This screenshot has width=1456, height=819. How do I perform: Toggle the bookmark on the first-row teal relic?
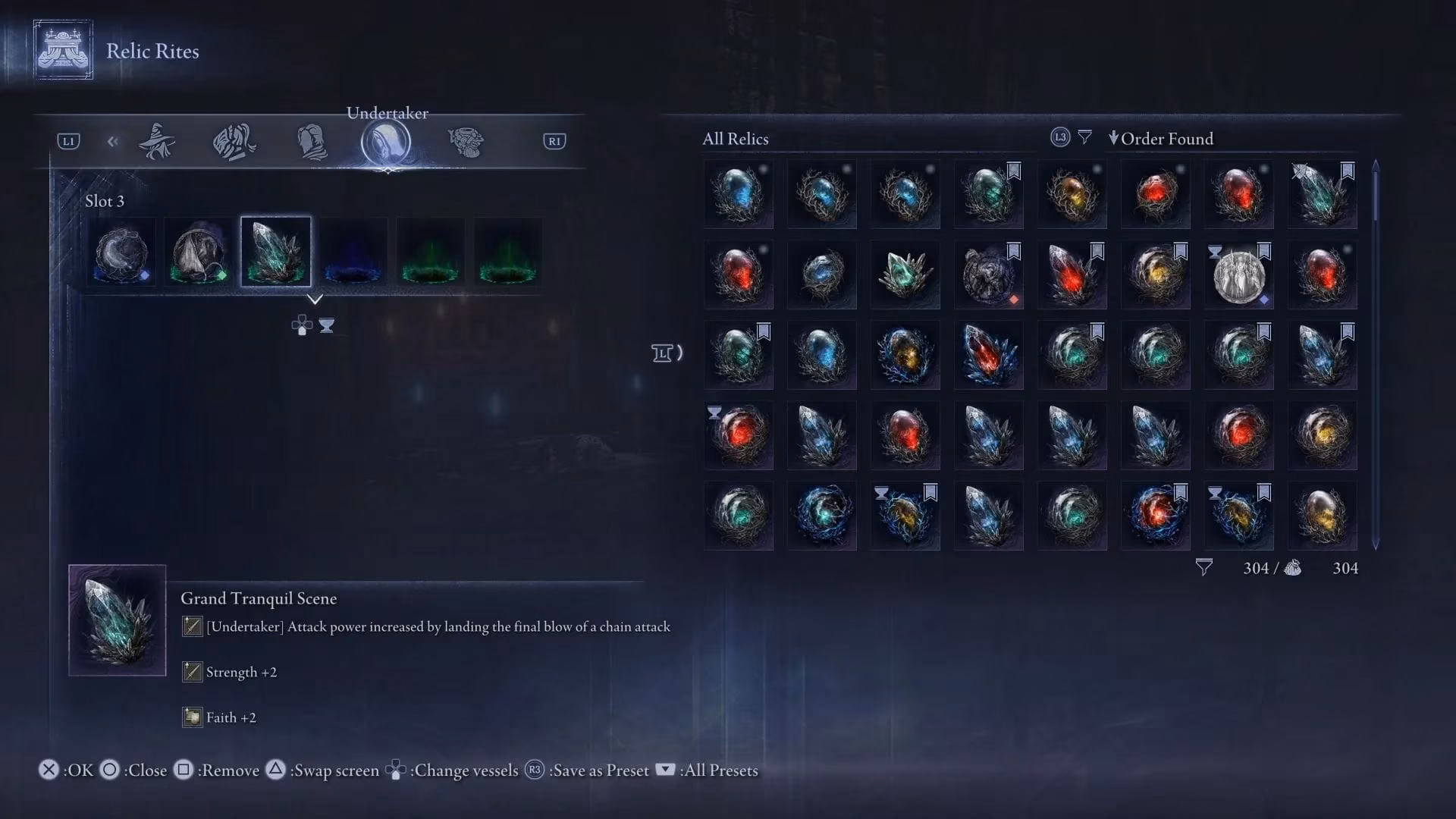pyautogui.click(x=1013, y=172)
